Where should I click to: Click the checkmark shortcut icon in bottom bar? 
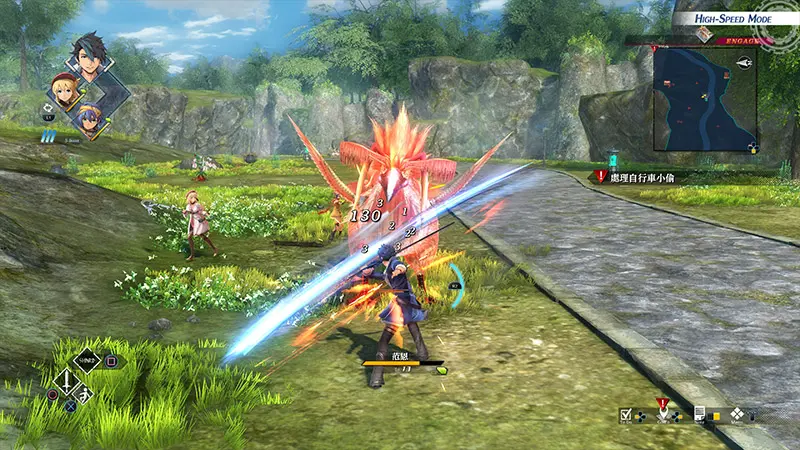pos(625,414)
